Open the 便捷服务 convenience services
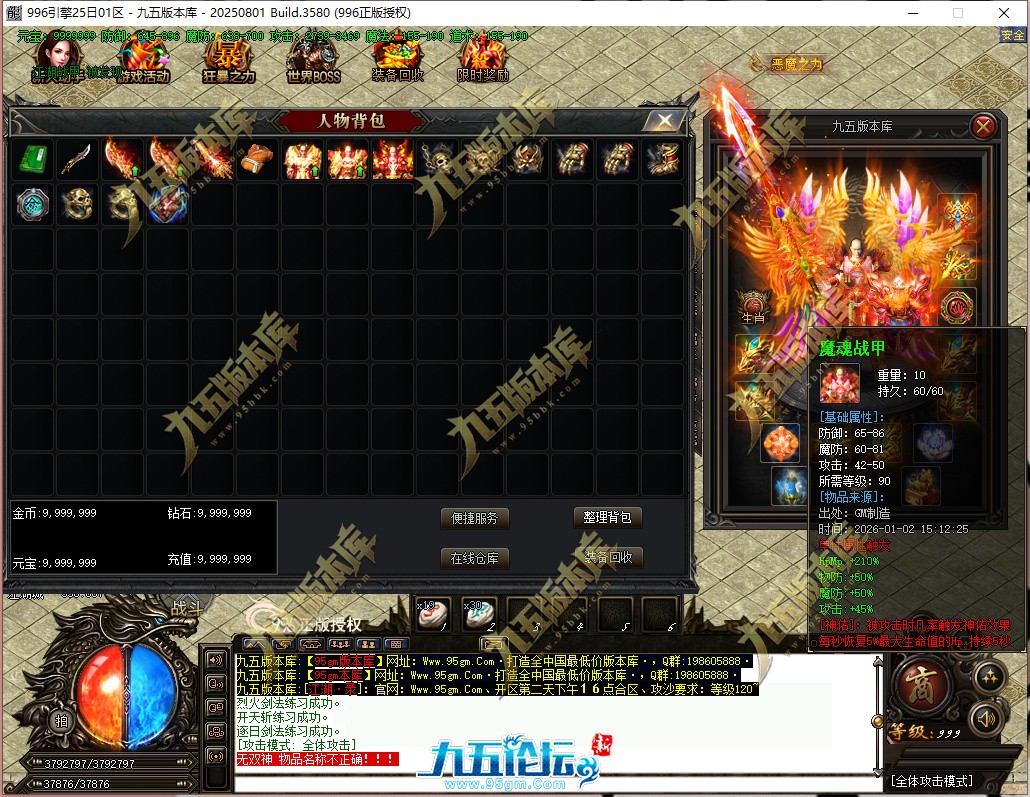Screen dimensions: 1030x797 coord(475,518)
